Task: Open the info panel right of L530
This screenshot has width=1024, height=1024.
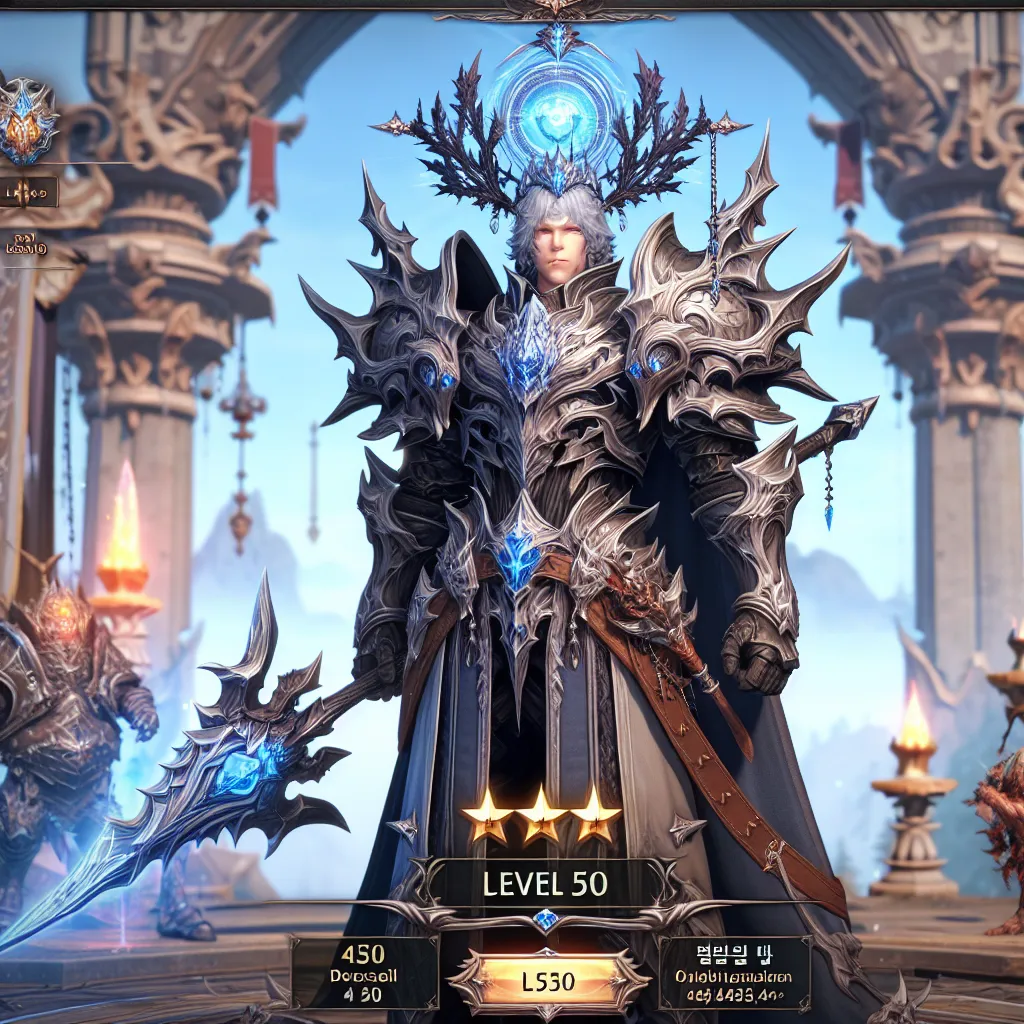Action: (734, 972)
